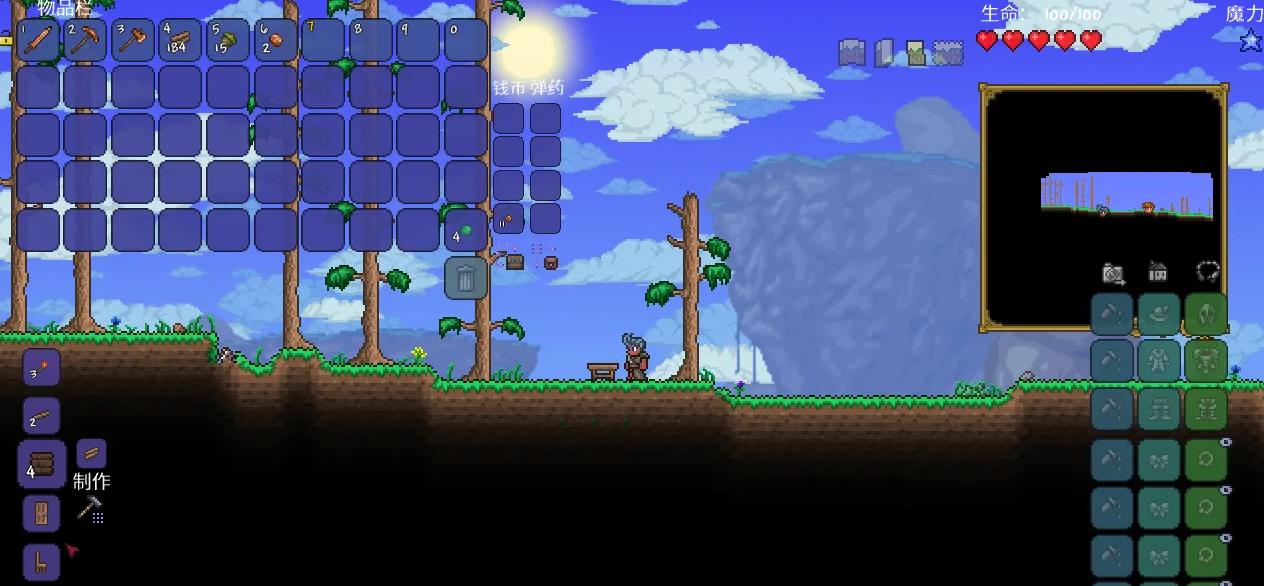The width and height of the screenshot is (1264, 586).
Task: Select the acorn stack in slot 5
Action: pyautogui.click(x=228, y=41)
